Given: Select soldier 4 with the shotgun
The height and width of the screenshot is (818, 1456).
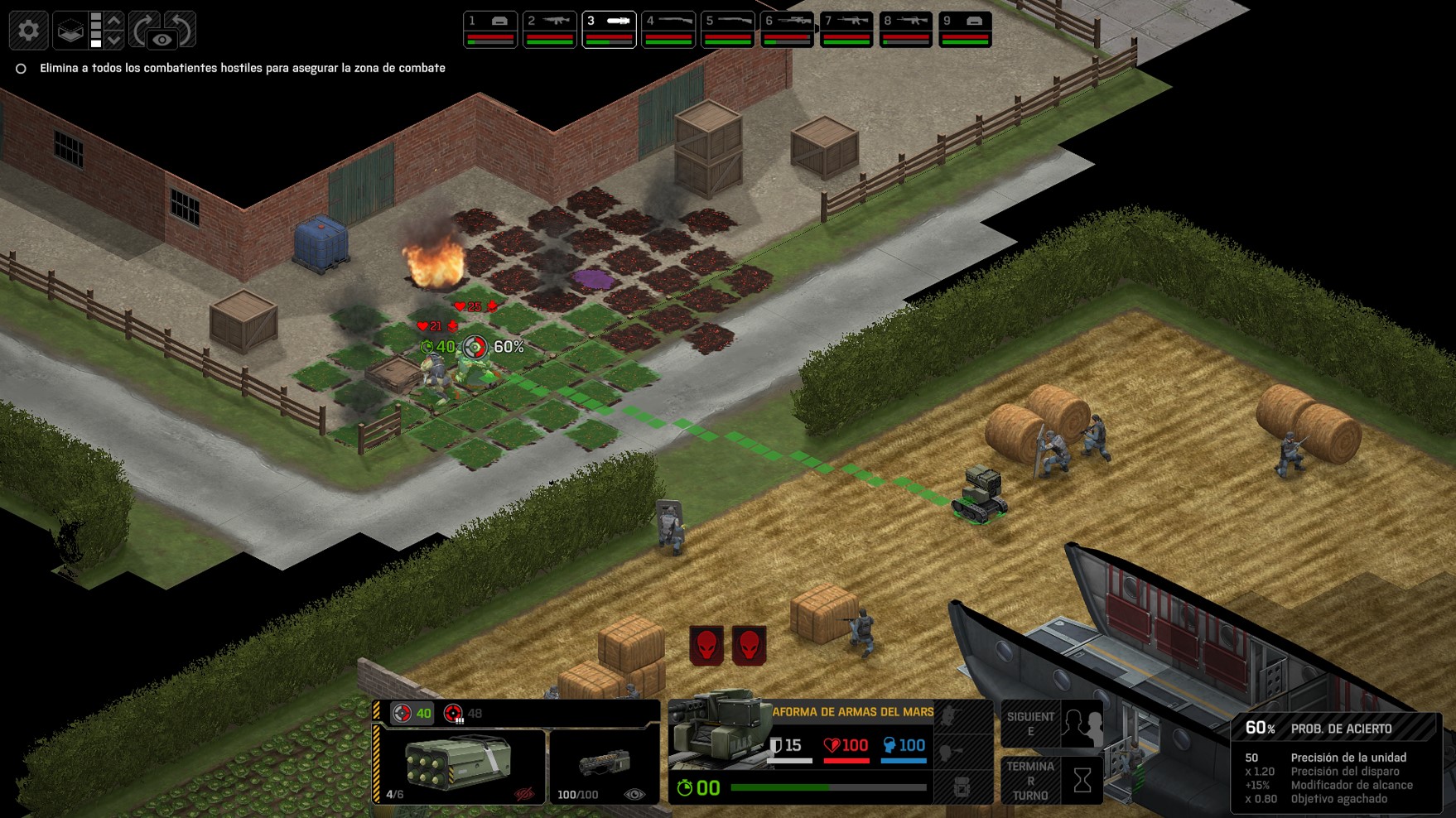Looking at the screenshot, I should tap(668, 29).
